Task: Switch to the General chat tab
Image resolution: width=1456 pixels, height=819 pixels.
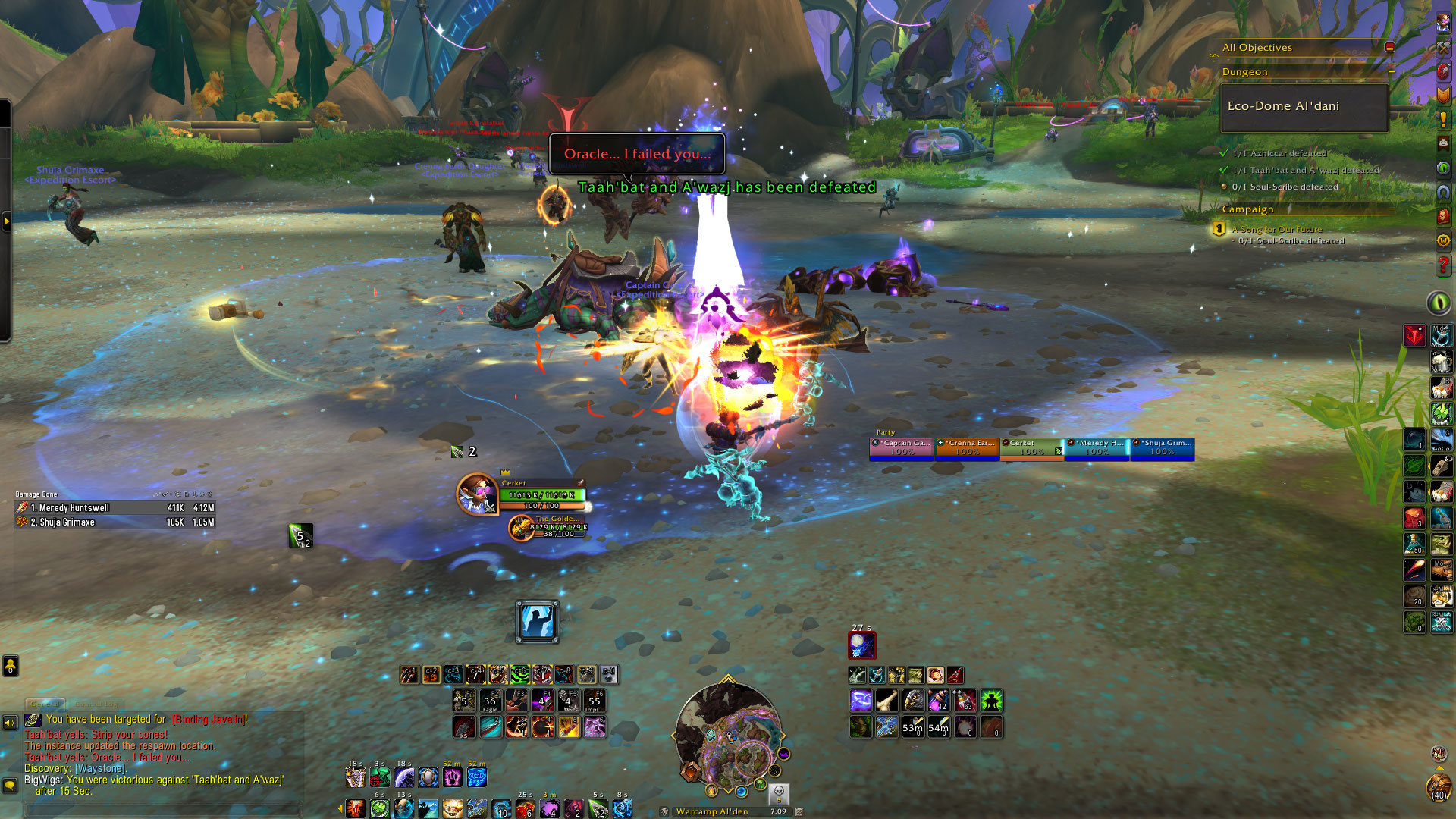Action: 45,704
